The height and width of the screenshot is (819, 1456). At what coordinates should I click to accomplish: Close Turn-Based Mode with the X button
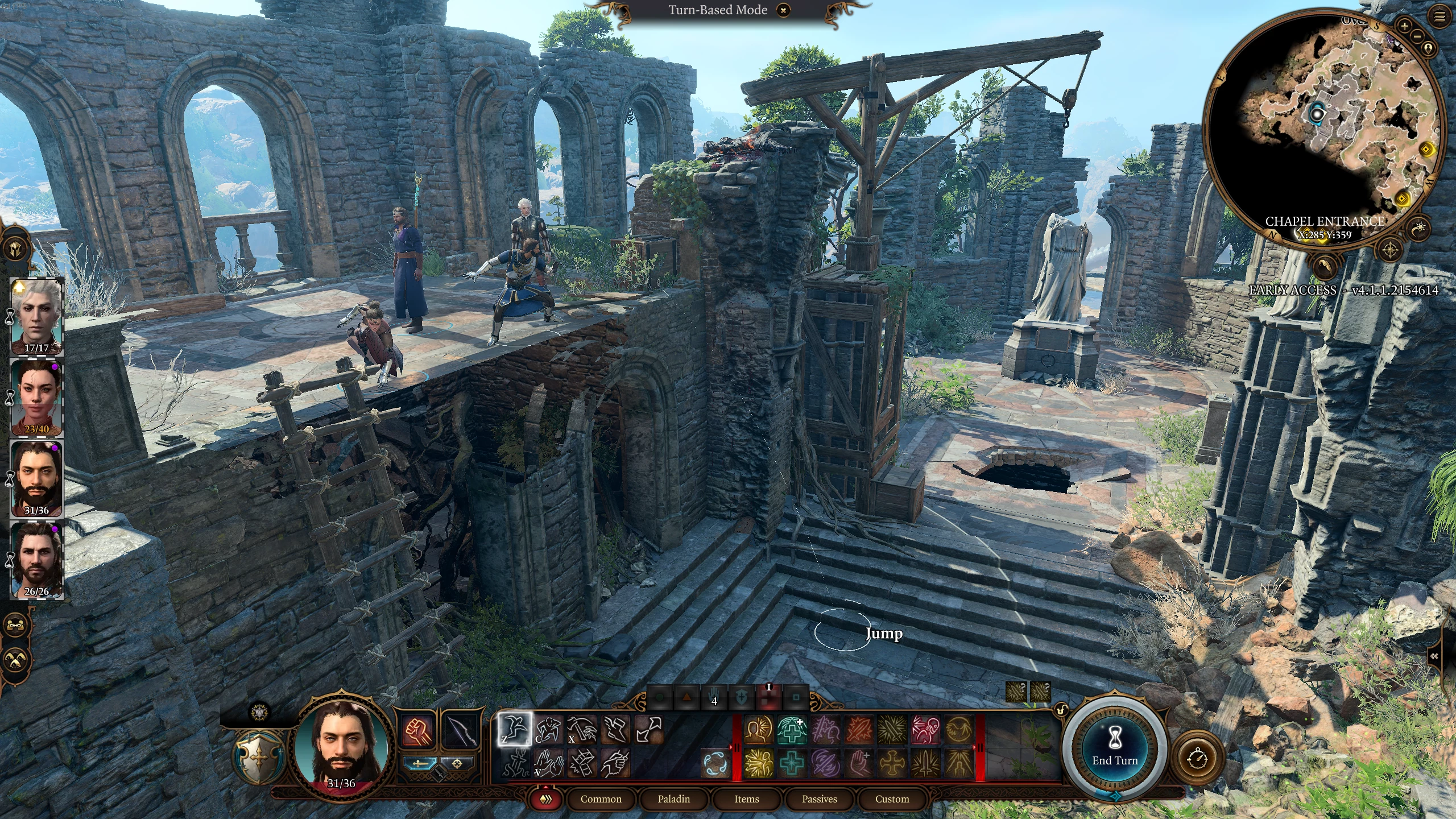tap(783, 10)
